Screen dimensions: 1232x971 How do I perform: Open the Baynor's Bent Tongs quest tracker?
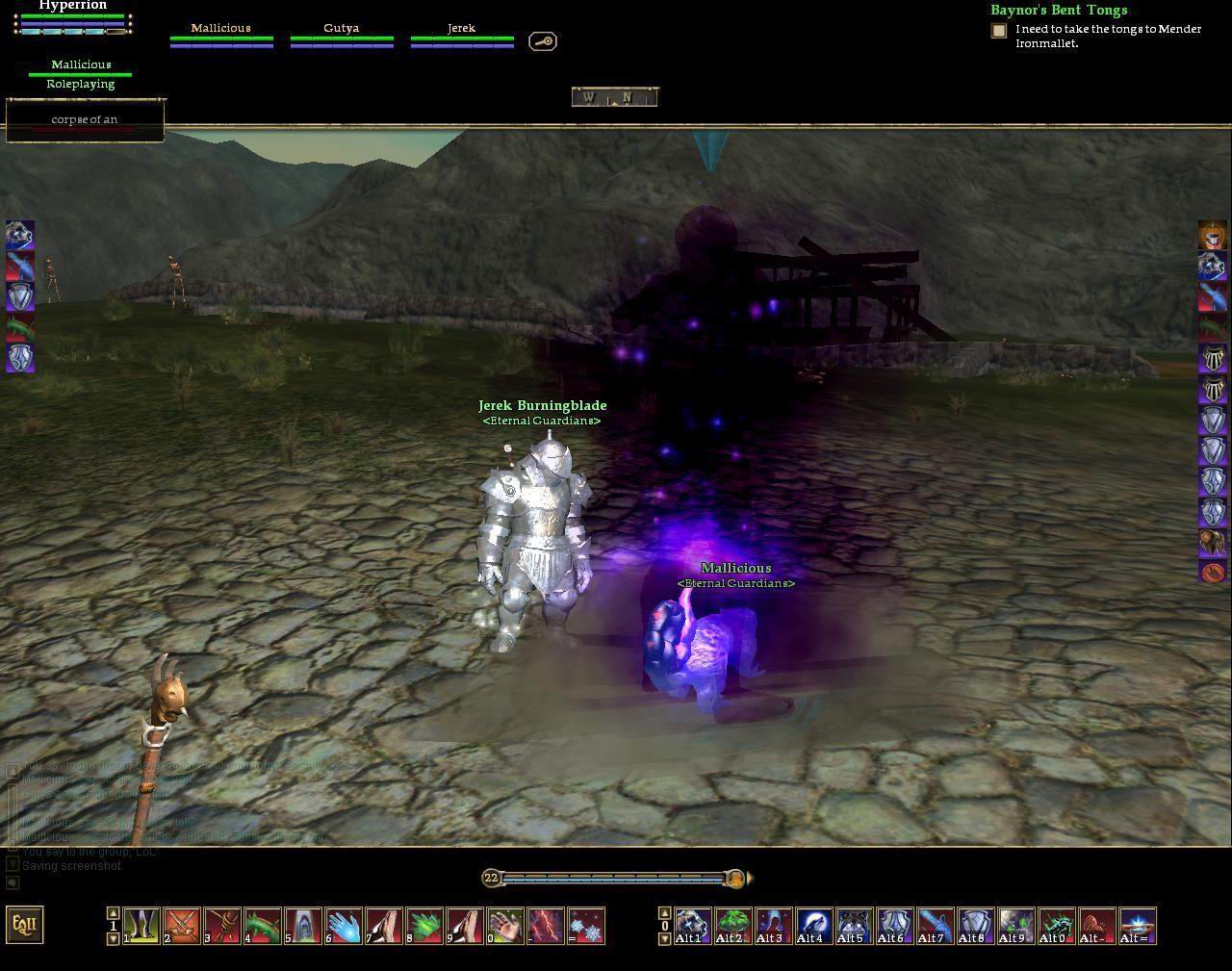(x=1059, y=11)
